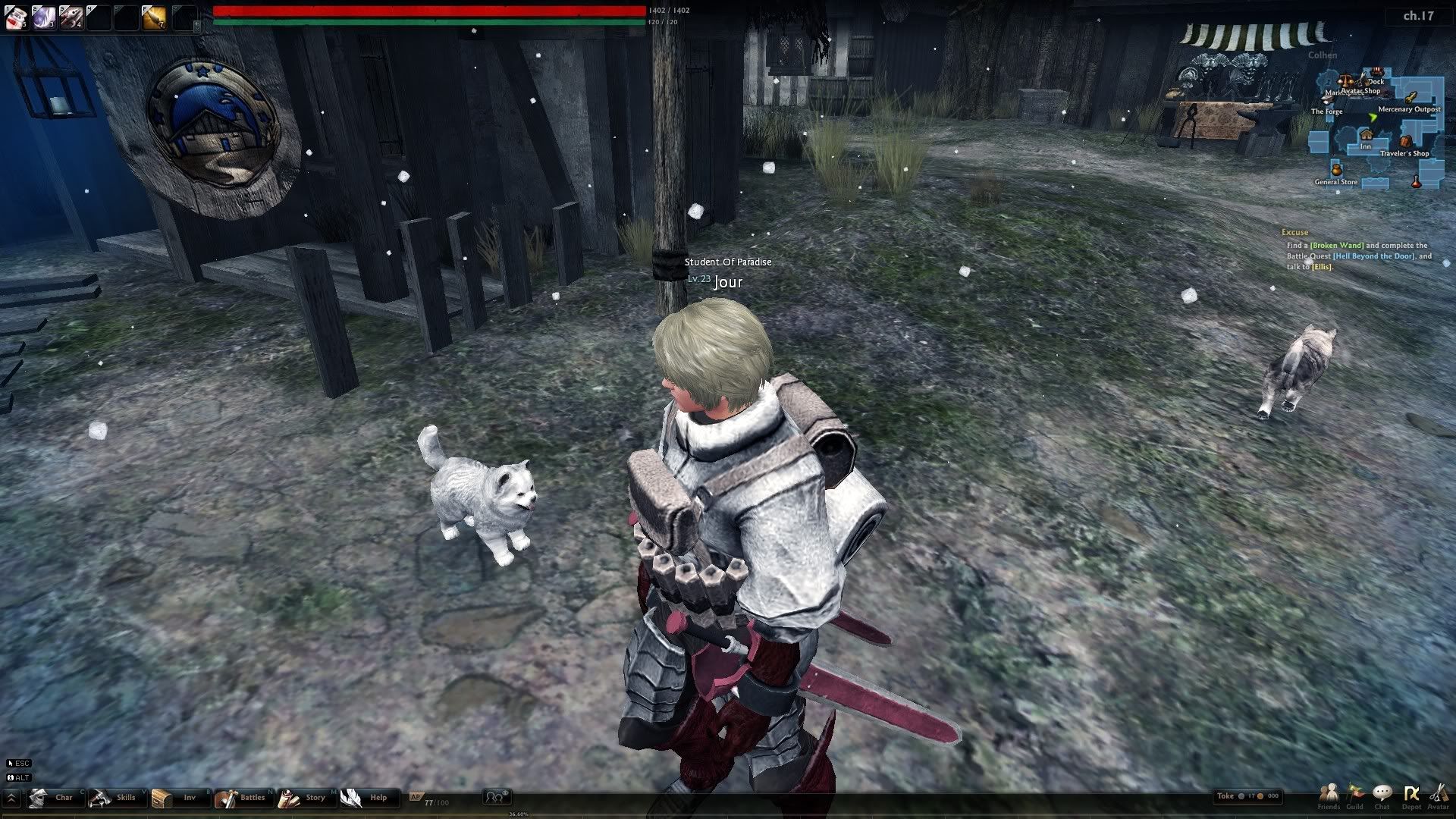This screenshot has width=1456, height=819.
Task: Open the Help menu
Action: (x=366, y=798)
